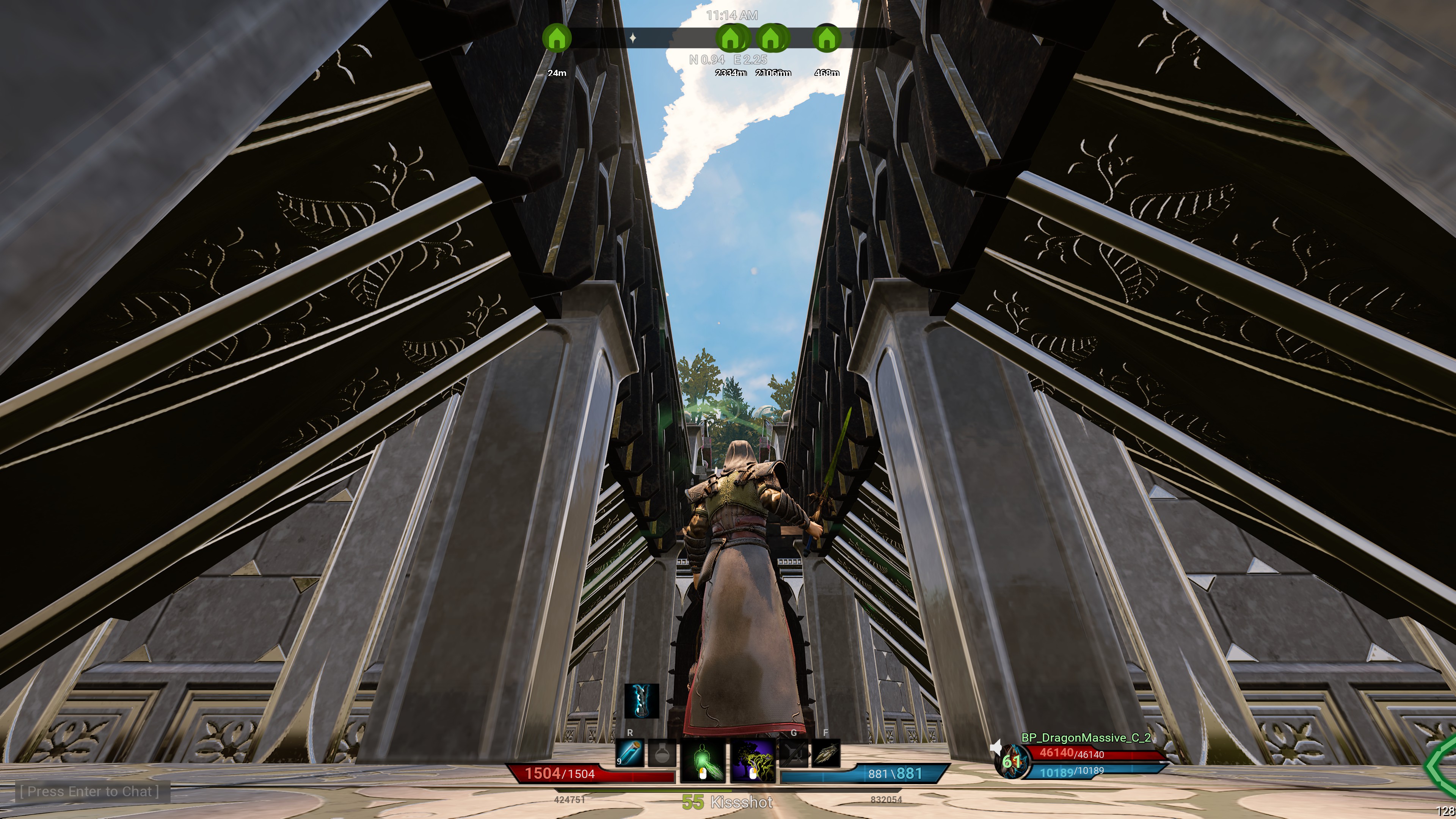Image resolution: width=1456 pixels, height=819 pixels.
Task: Select the blue potion in hotbar slot R
Action: click(630, 753)
